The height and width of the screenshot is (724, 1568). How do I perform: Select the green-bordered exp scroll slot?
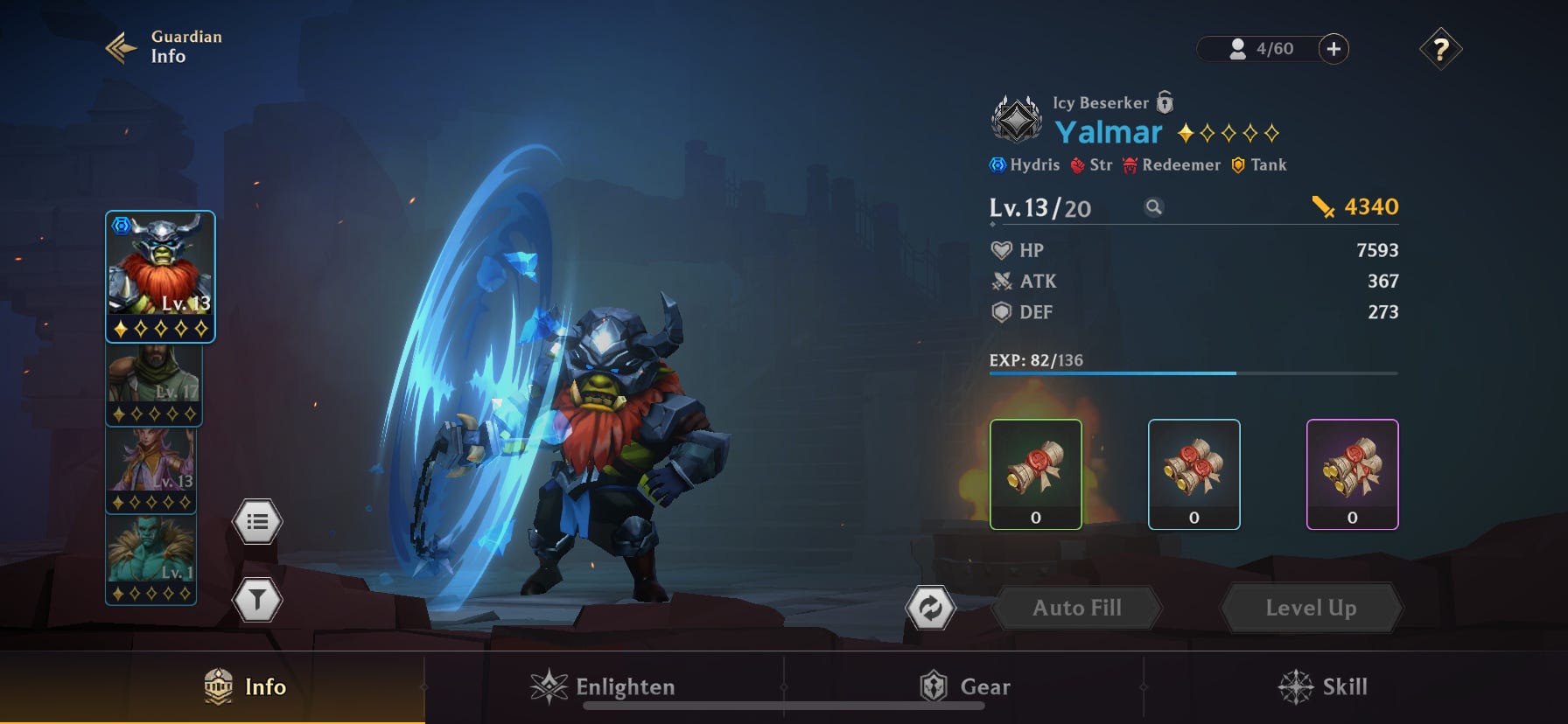click(1037, 474)
